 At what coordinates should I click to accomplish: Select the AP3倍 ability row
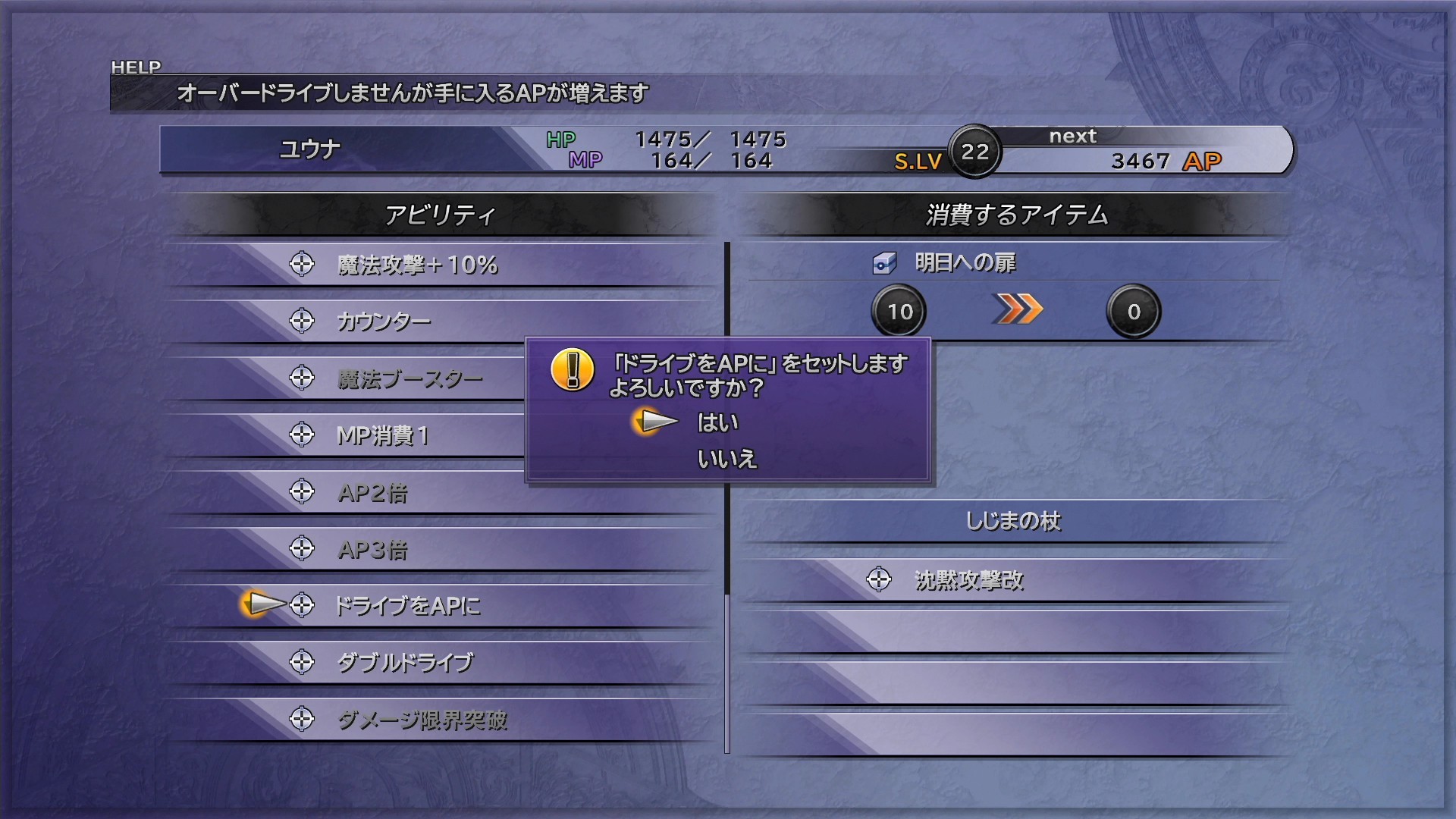point(372,550)
